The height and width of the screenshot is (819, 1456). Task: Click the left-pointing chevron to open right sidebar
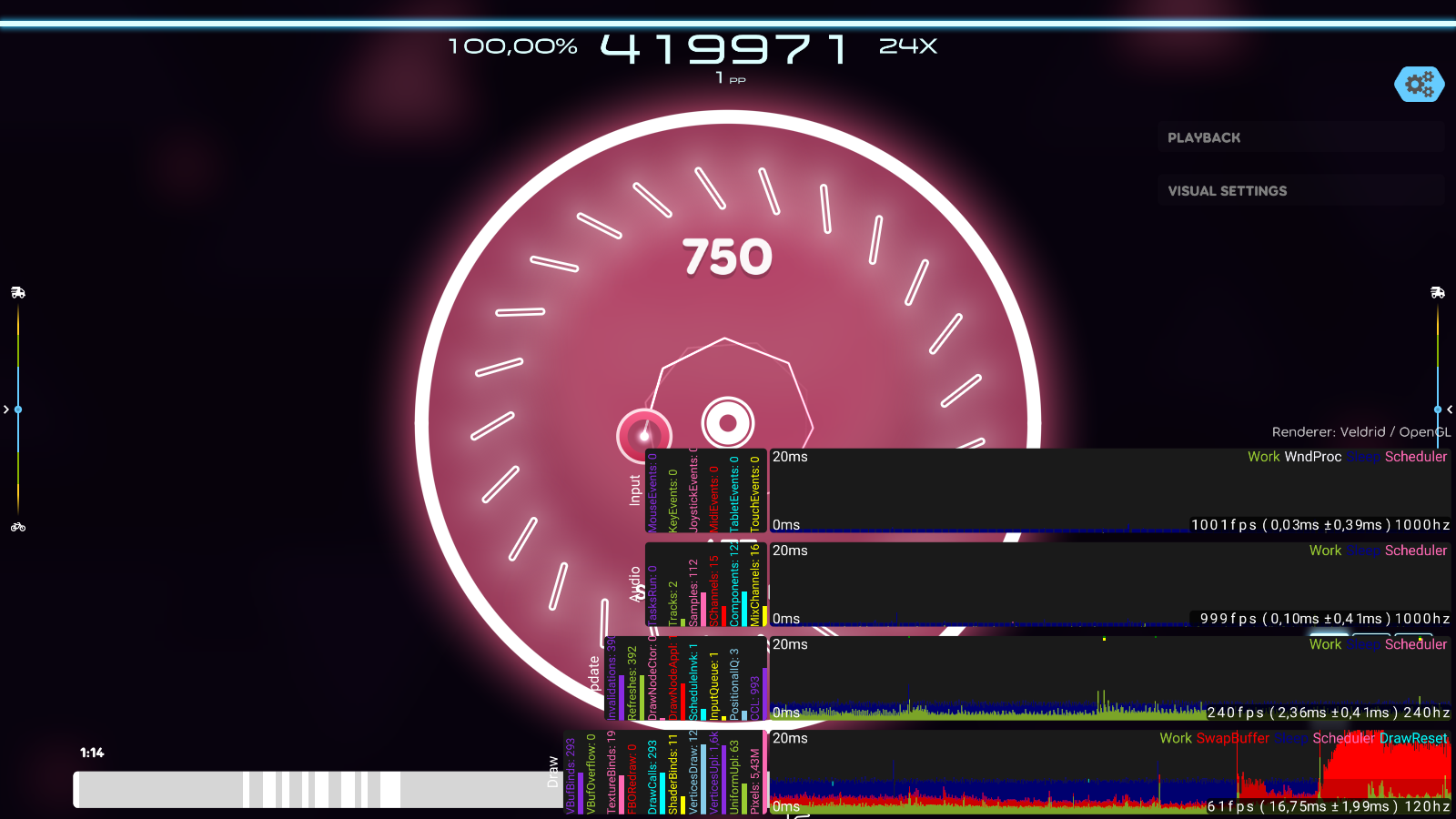click(x=1449, y=409)
